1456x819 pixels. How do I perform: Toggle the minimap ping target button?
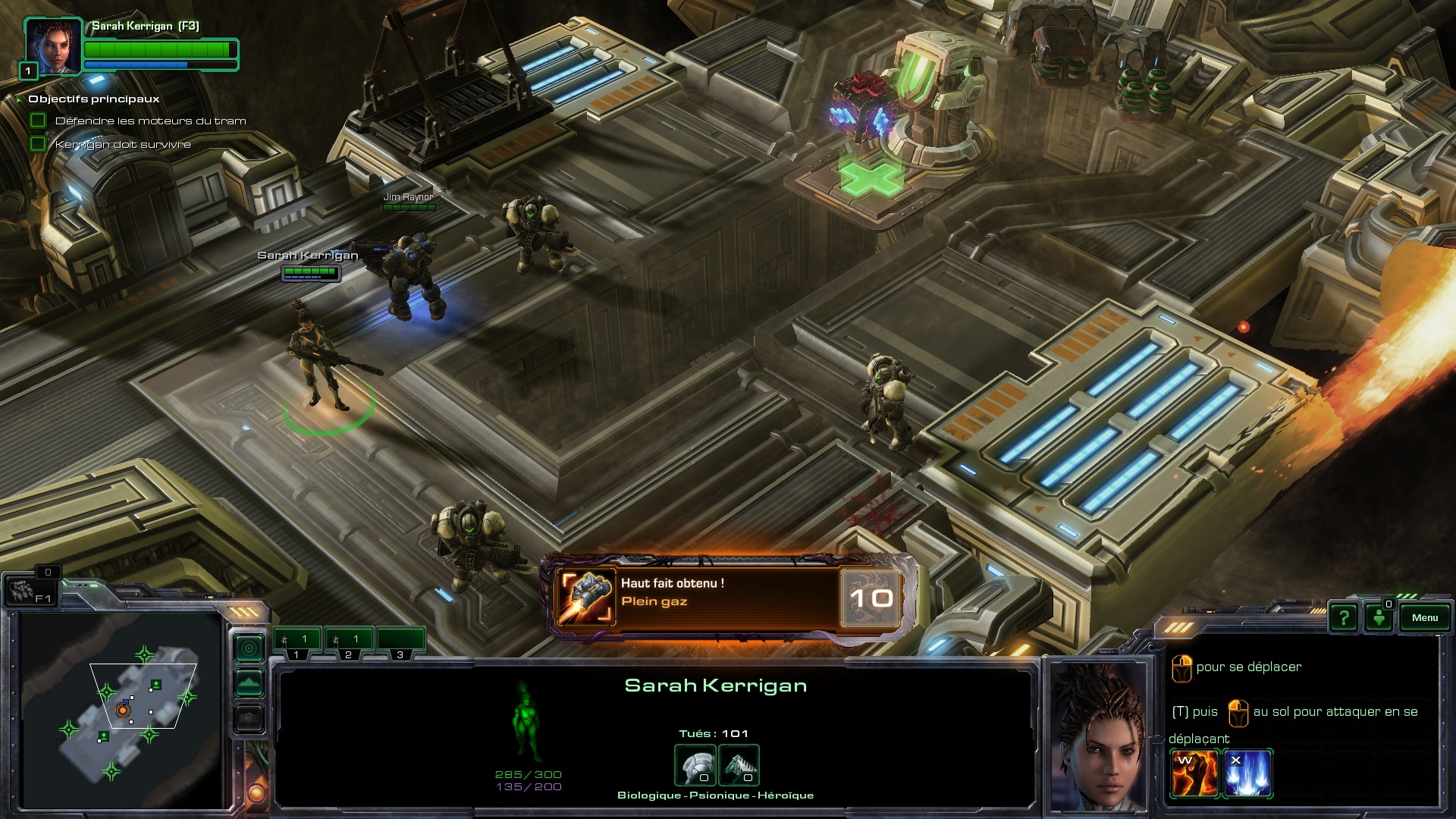(x=249, y=648)
